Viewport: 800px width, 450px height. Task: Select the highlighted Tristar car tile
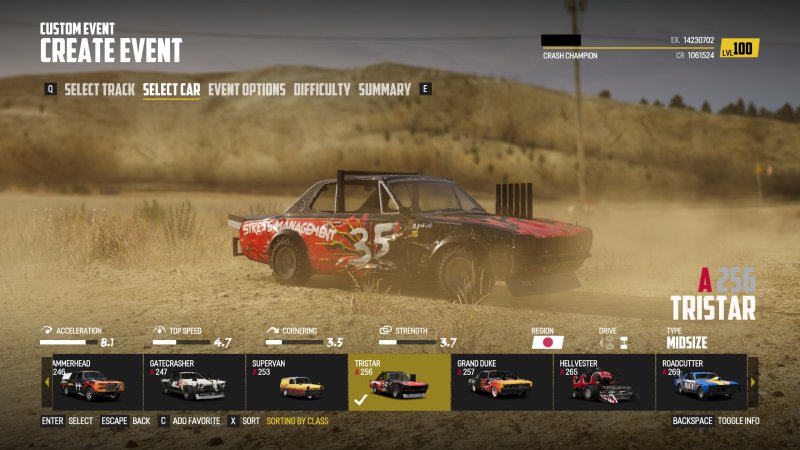coord(399,382)
